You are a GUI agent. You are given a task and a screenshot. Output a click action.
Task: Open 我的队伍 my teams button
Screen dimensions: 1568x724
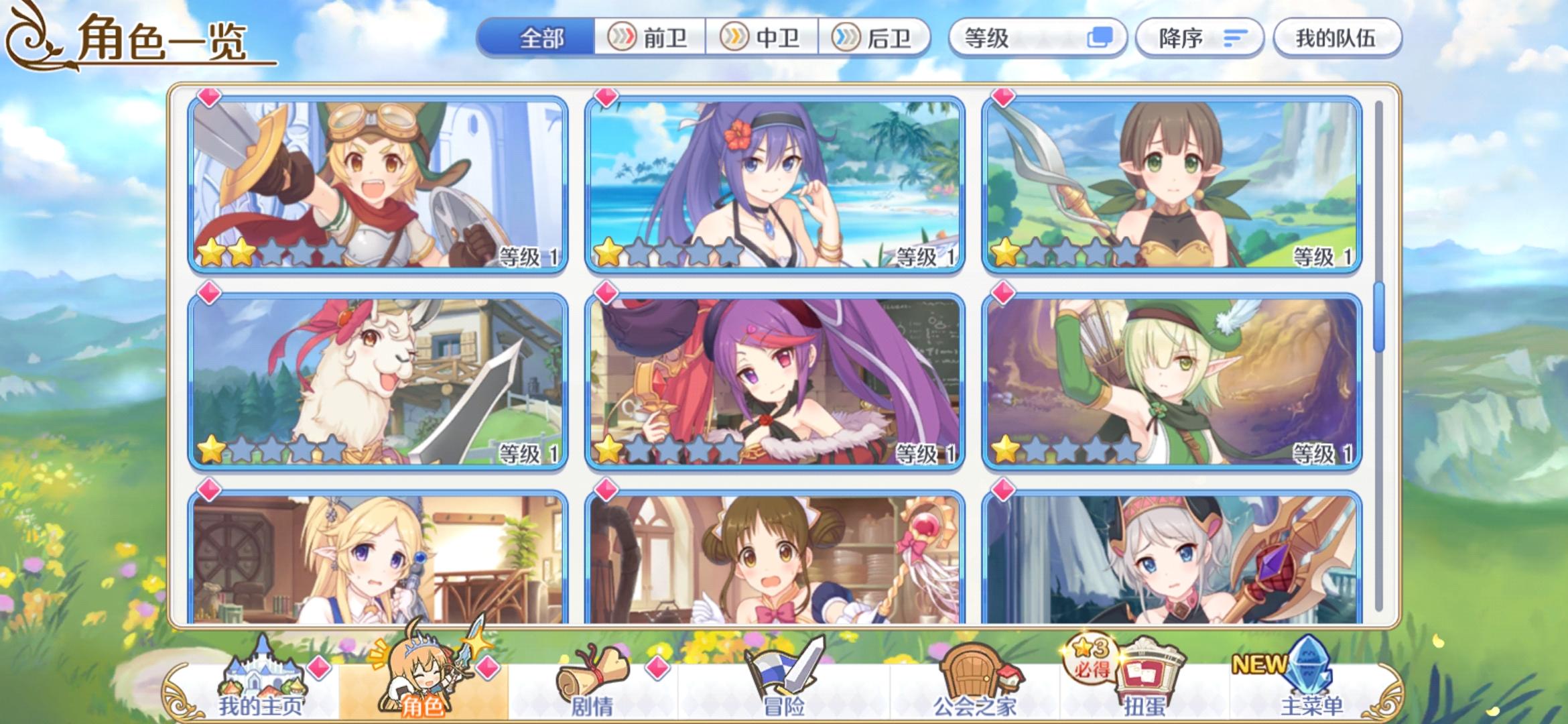1337,38
